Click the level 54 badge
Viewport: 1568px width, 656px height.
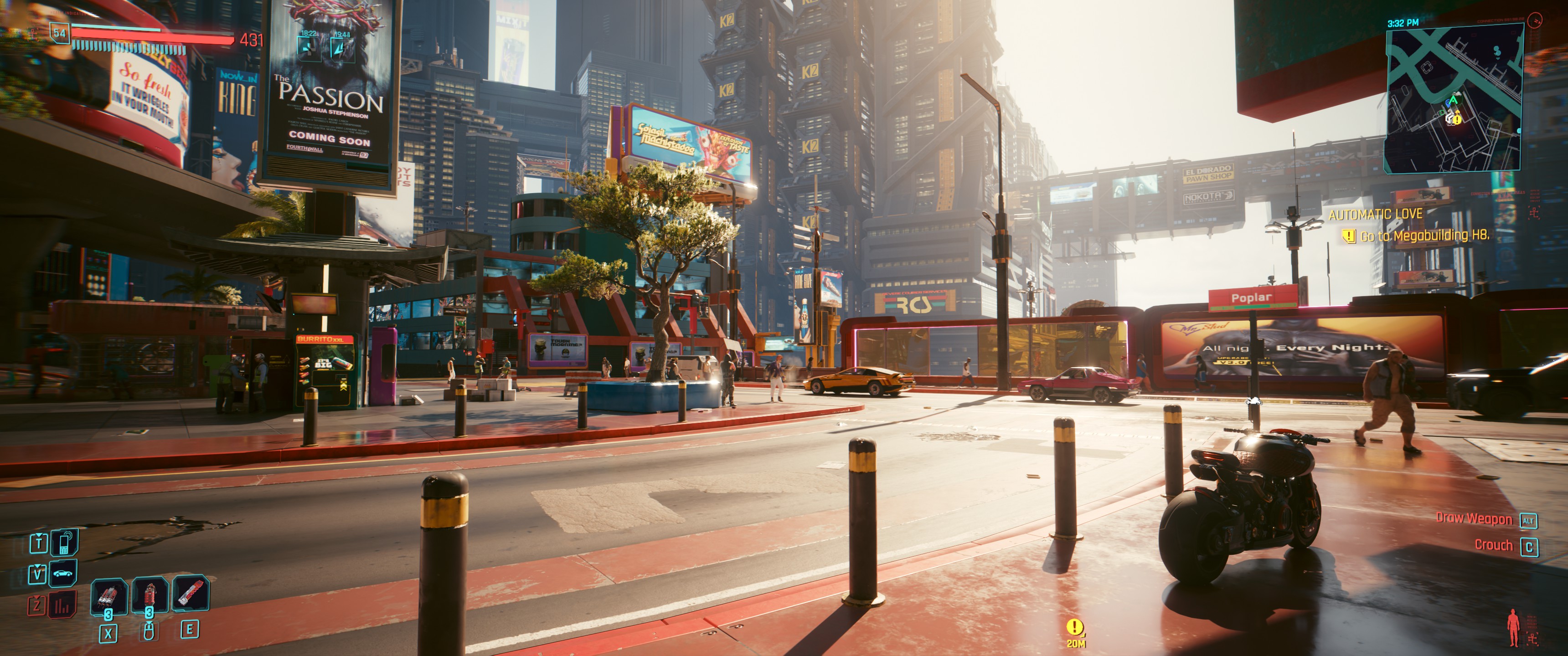60,33
